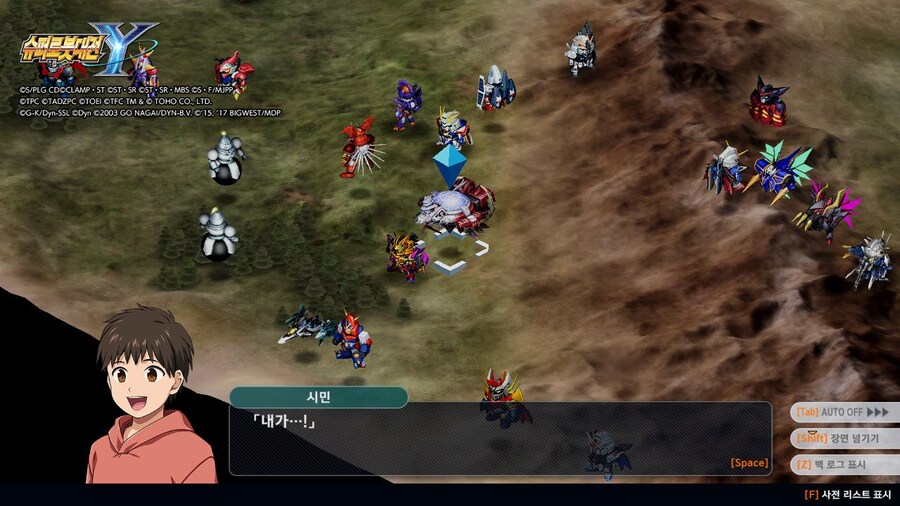Show the dictionary list (사전 리스트 표시)
This screenshot has width=900, height=506.
pyautogui.click(x=847, y=494)
